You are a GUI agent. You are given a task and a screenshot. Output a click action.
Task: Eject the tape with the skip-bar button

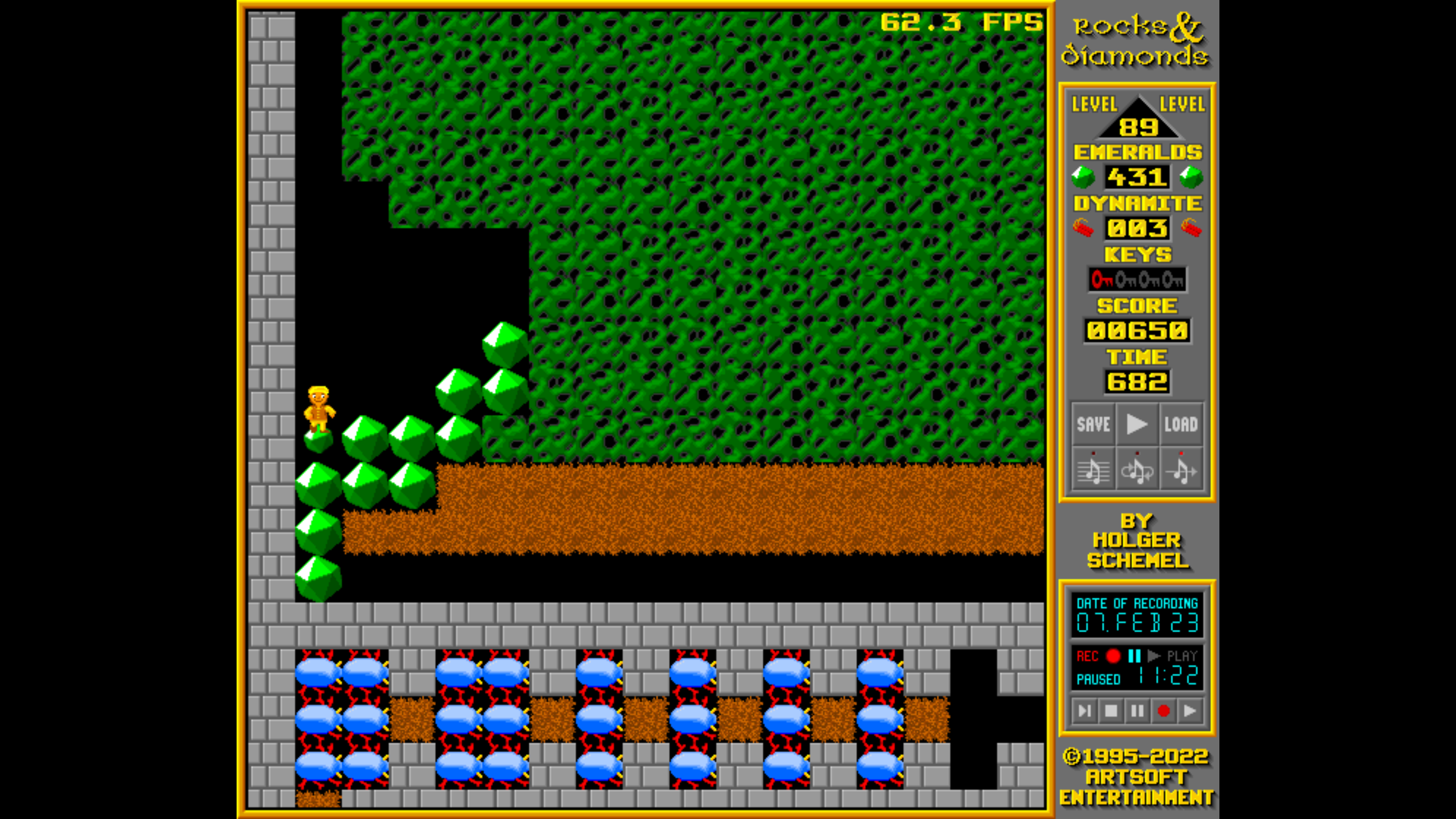click(1084, 711)
